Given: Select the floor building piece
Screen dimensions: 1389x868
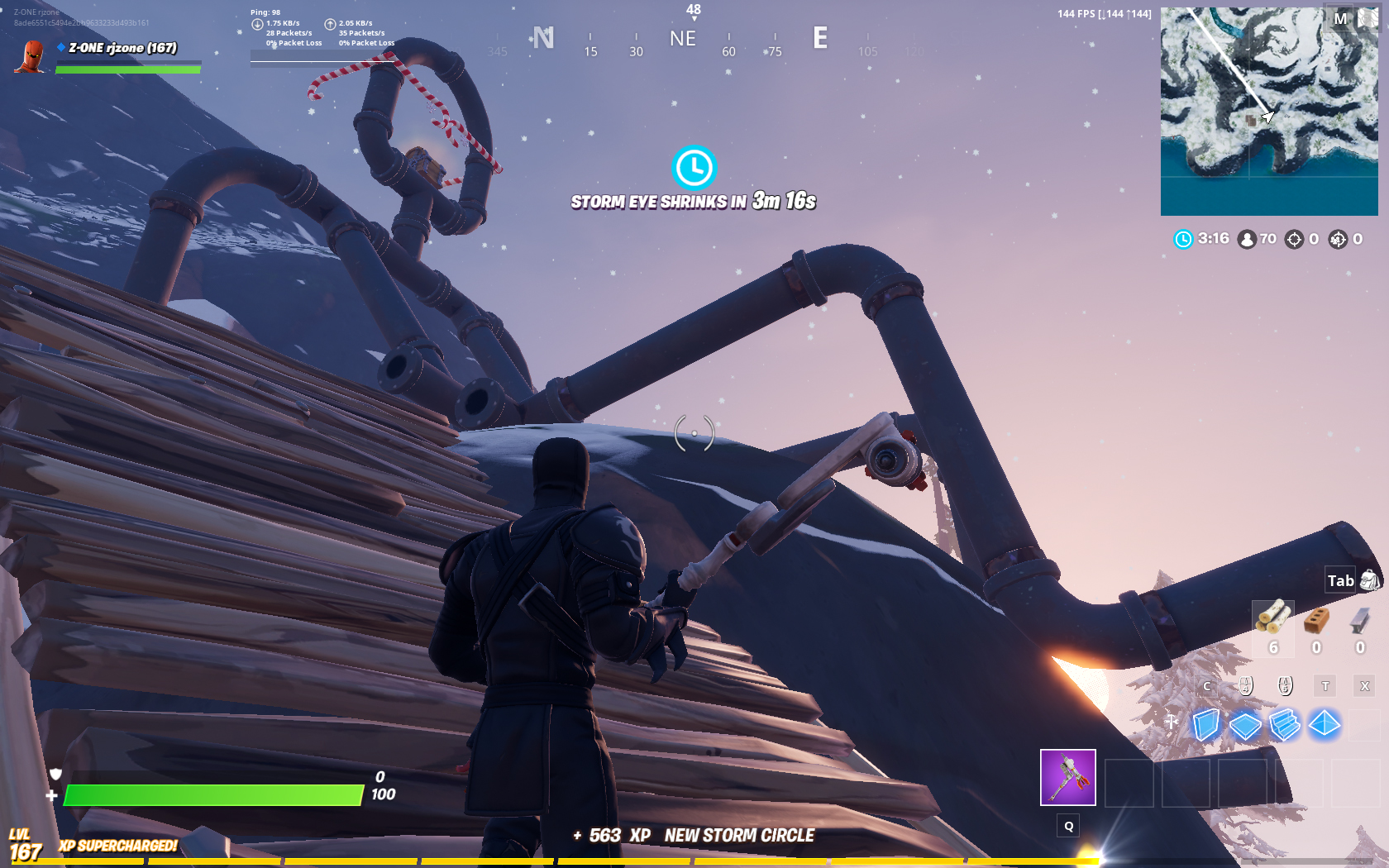Looking at the screenshot, I should point(1245,726).
